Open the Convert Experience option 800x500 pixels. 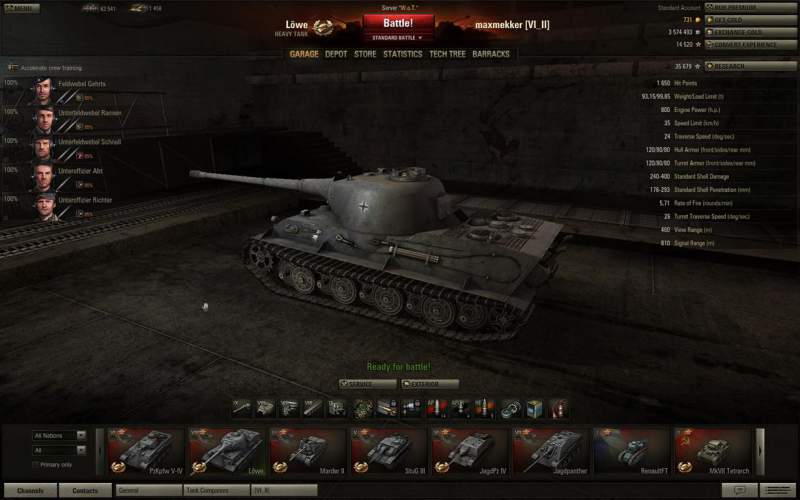pyautogui.click(x=749, y=44)
